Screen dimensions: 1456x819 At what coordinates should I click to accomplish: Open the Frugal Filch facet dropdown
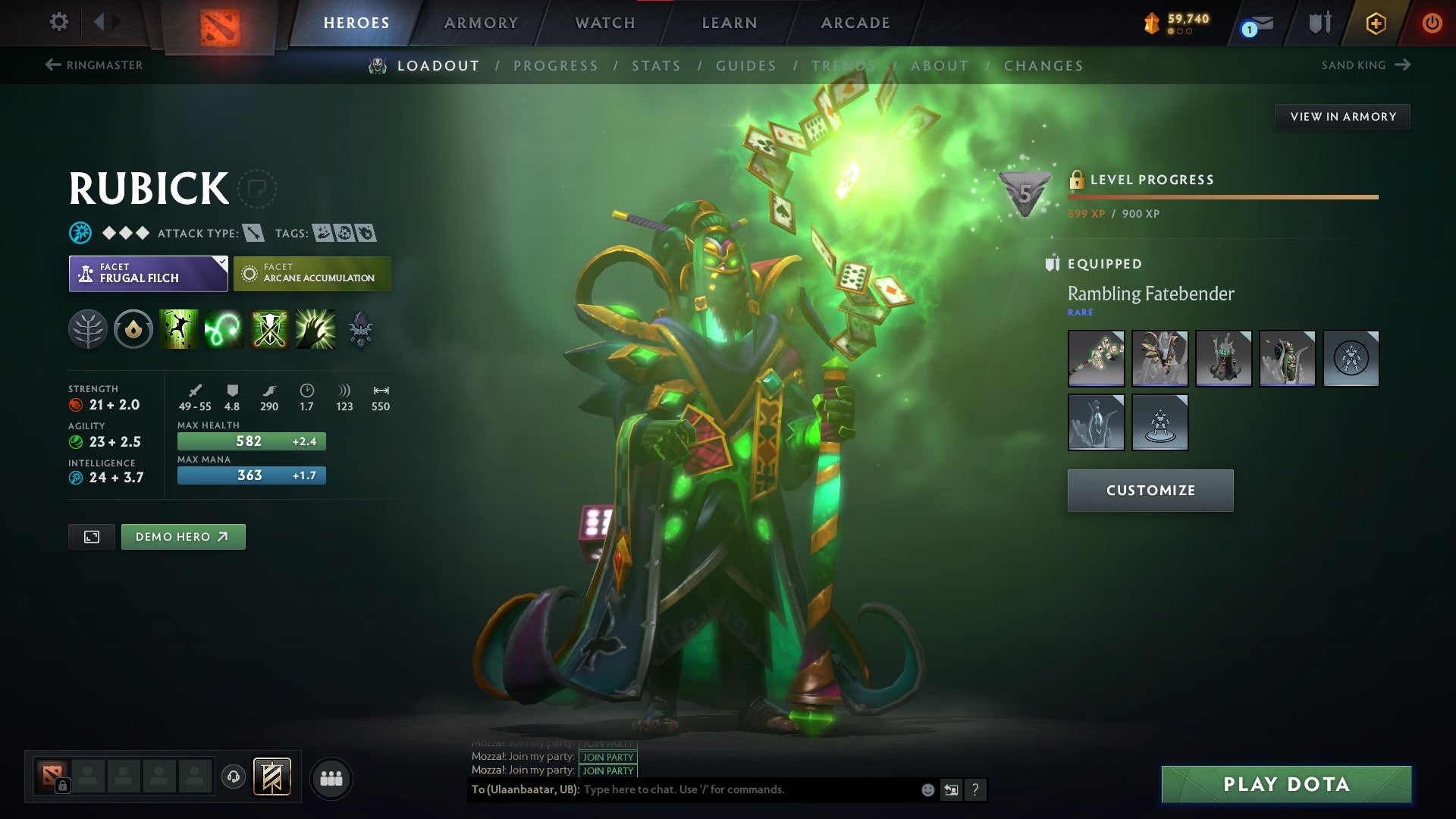coord(148,273)
